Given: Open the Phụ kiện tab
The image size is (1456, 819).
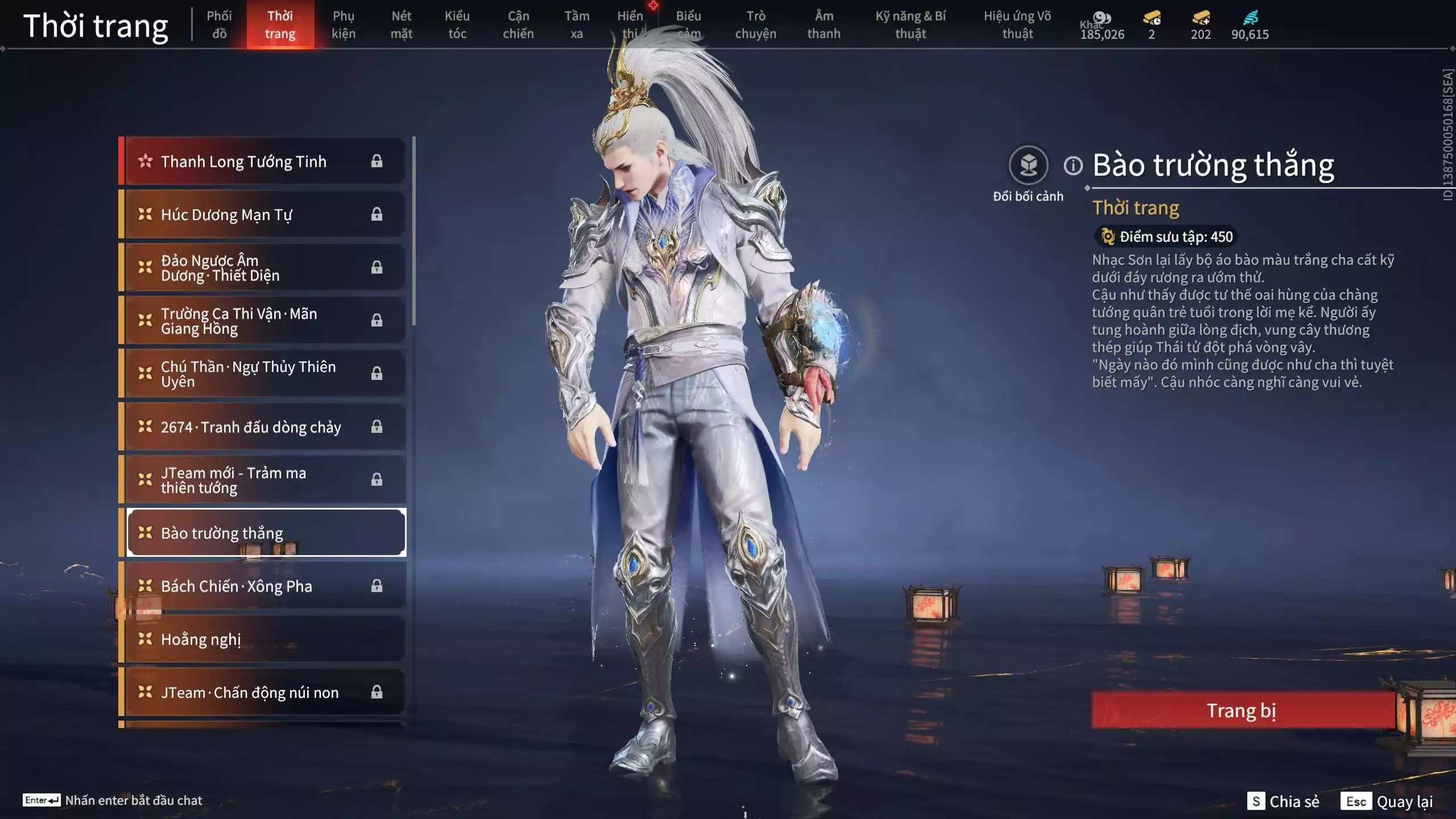Looking at the screenshot, I should tap(344, 24).
